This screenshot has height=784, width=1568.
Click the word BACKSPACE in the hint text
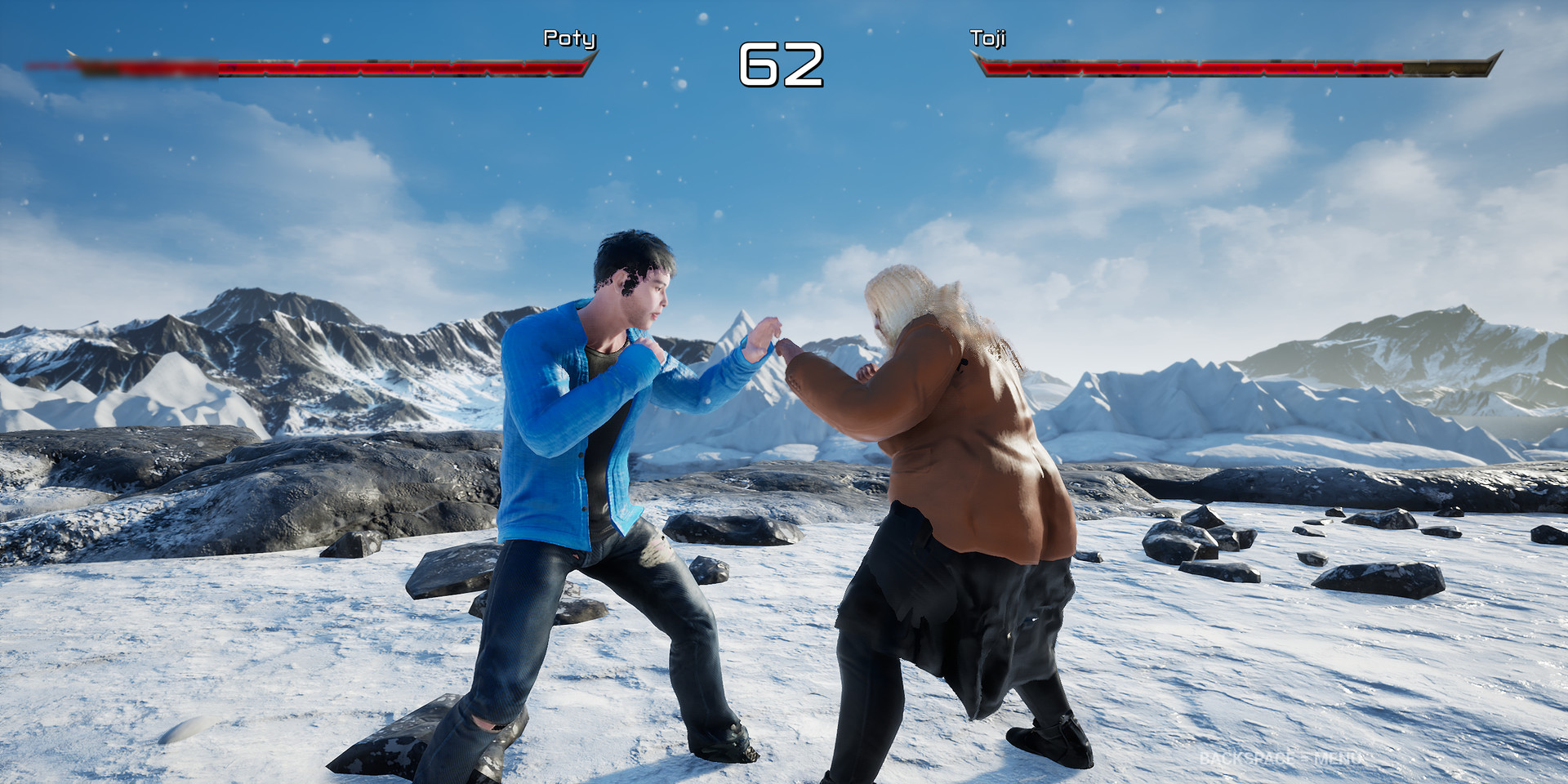click(1244, 758)
